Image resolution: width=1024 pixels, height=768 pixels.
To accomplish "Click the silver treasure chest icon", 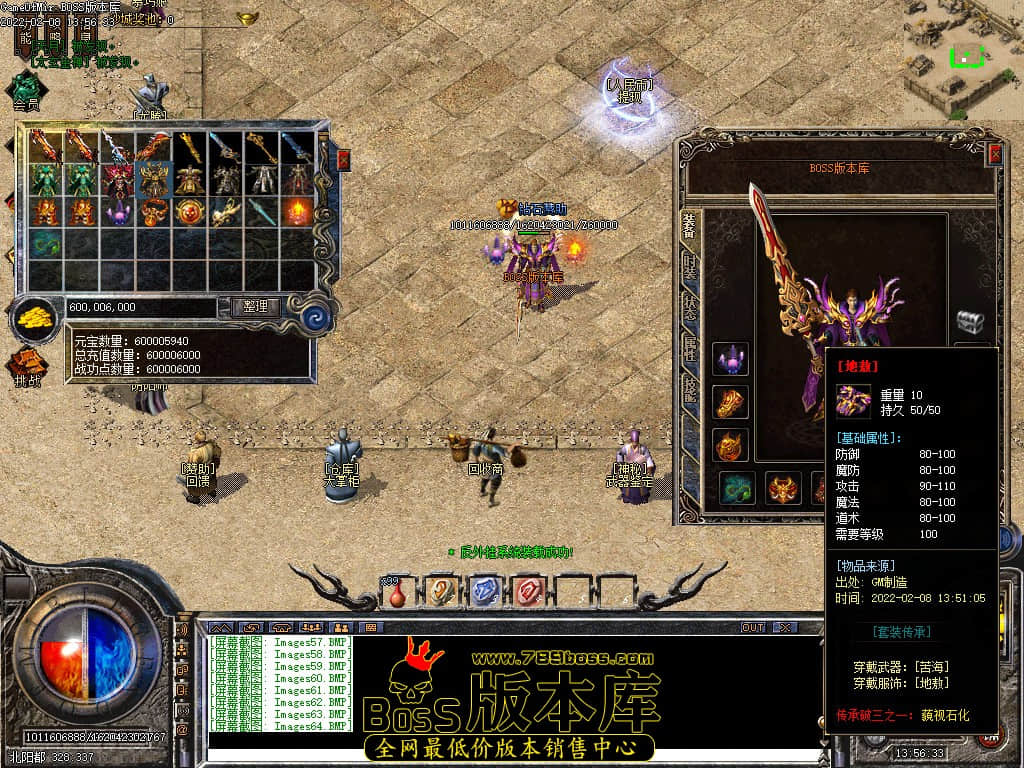I will point(969,322).
